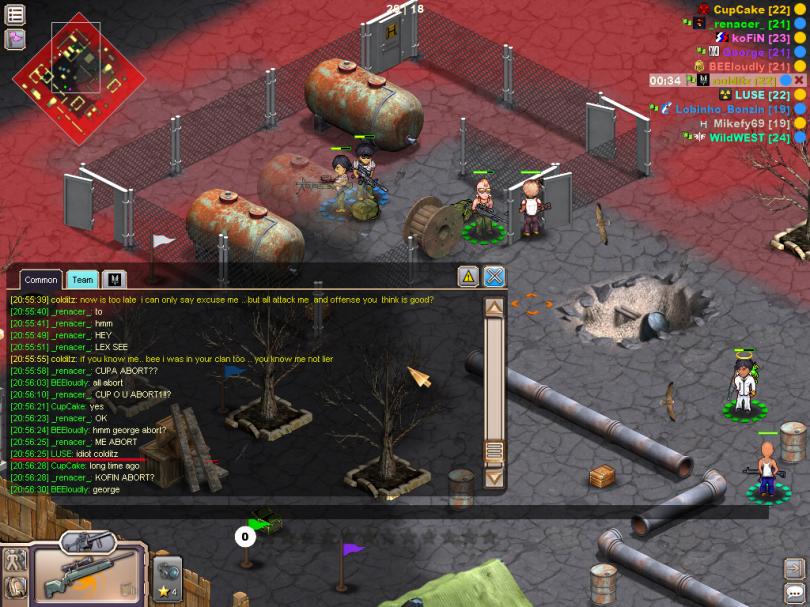Click the yellow warning triangle chat button
810x607 pixels.
click(467, 277)
